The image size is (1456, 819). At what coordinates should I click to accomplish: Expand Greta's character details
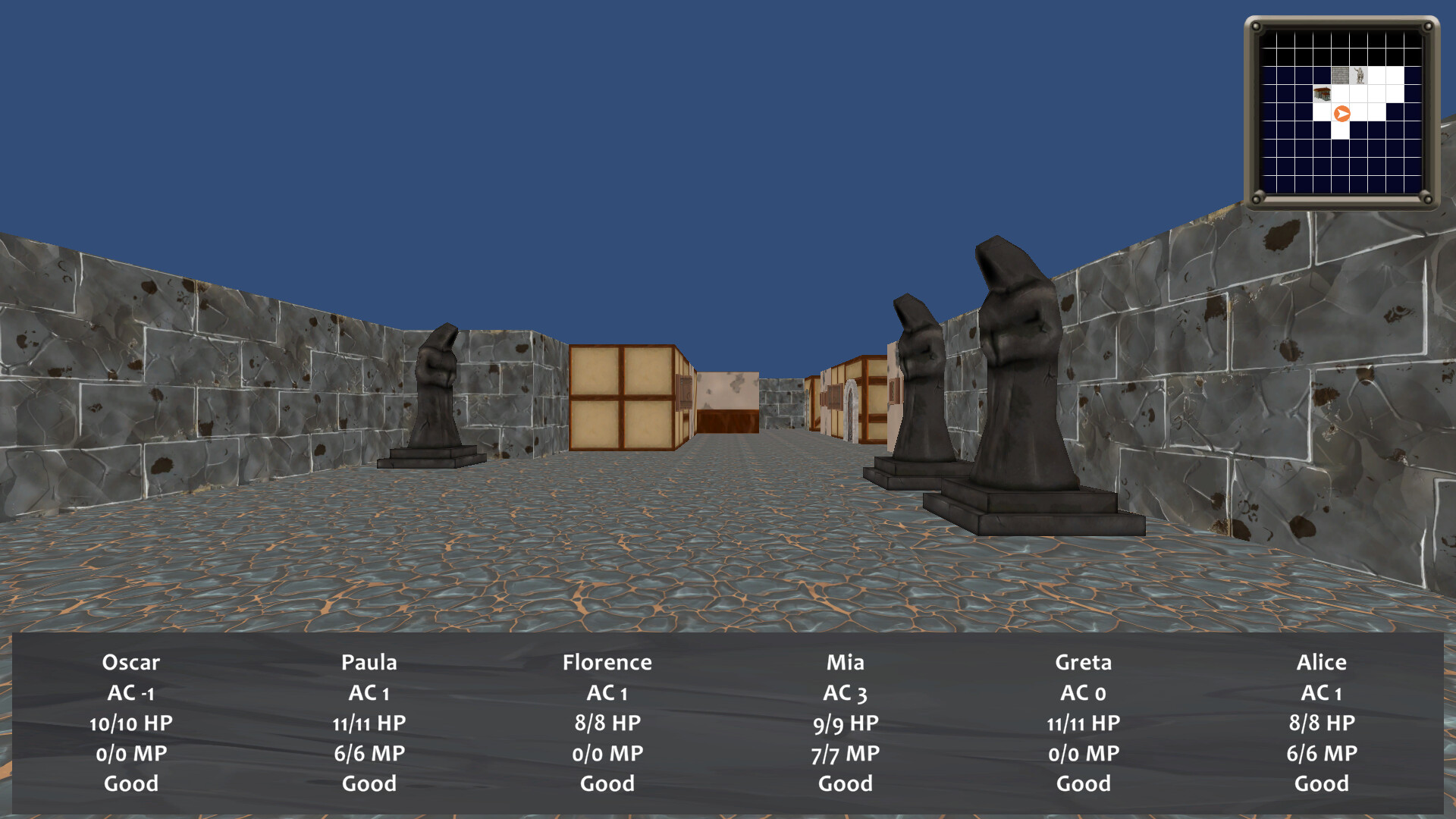pyautogui.click(x=1084, y=722)
